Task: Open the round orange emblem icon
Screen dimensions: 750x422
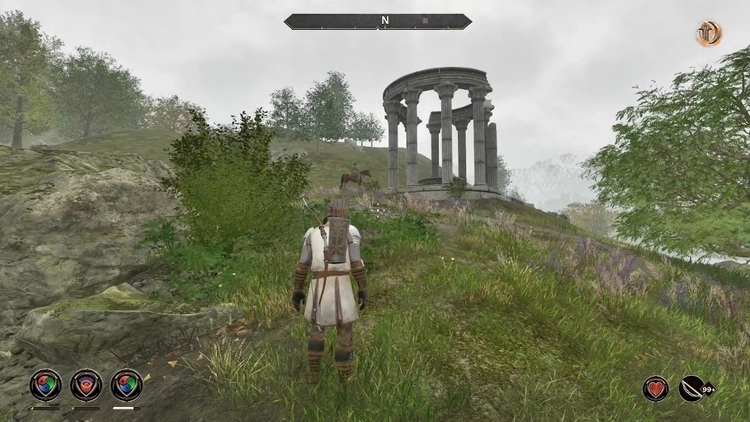Action: coord(709,34)
